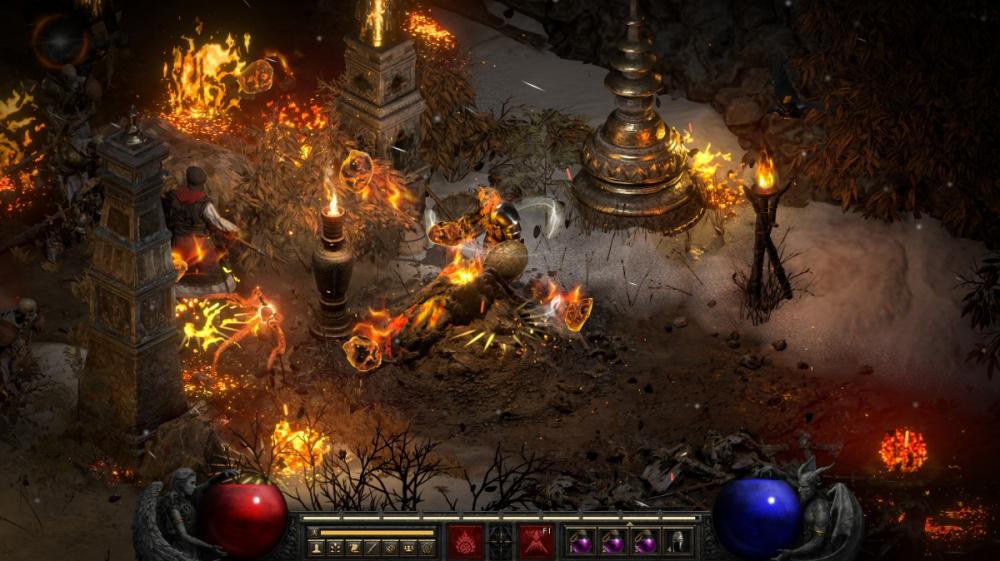
Task: Select the left-click skill icon
Action: point(465,541)
